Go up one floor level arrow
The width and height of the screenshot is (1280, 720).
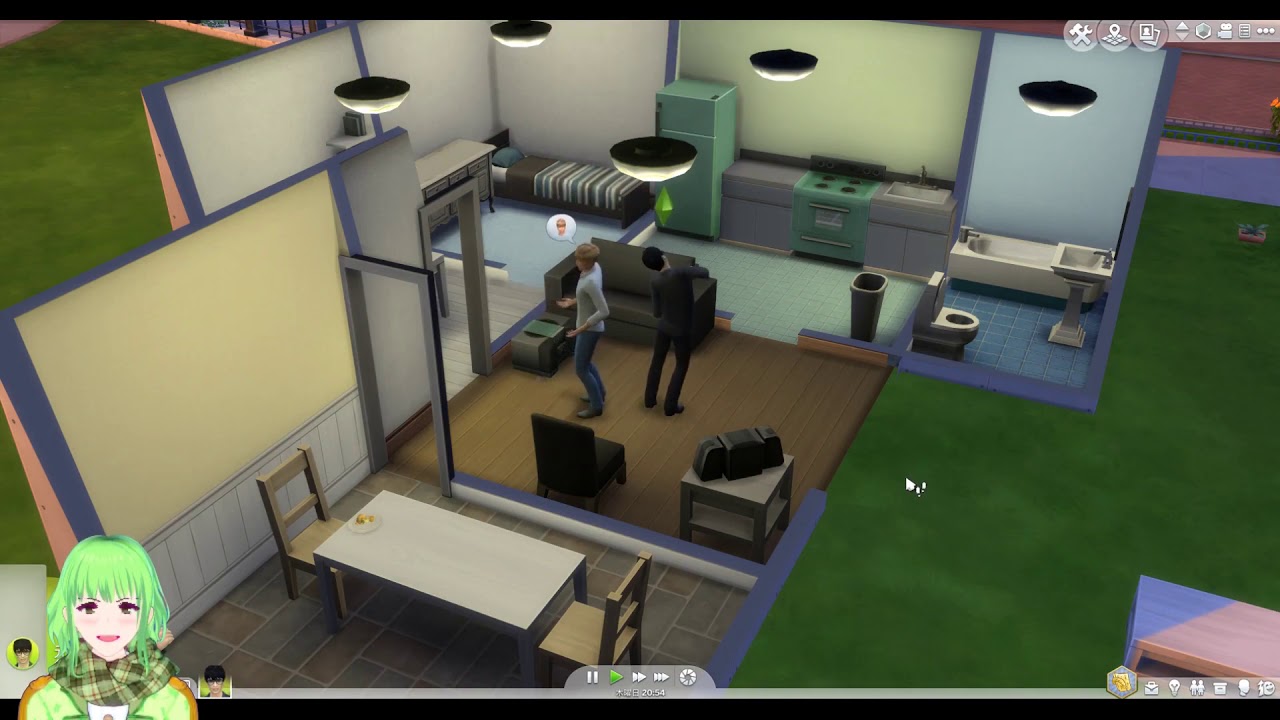pyautogui.click(x=1183, y=26)
